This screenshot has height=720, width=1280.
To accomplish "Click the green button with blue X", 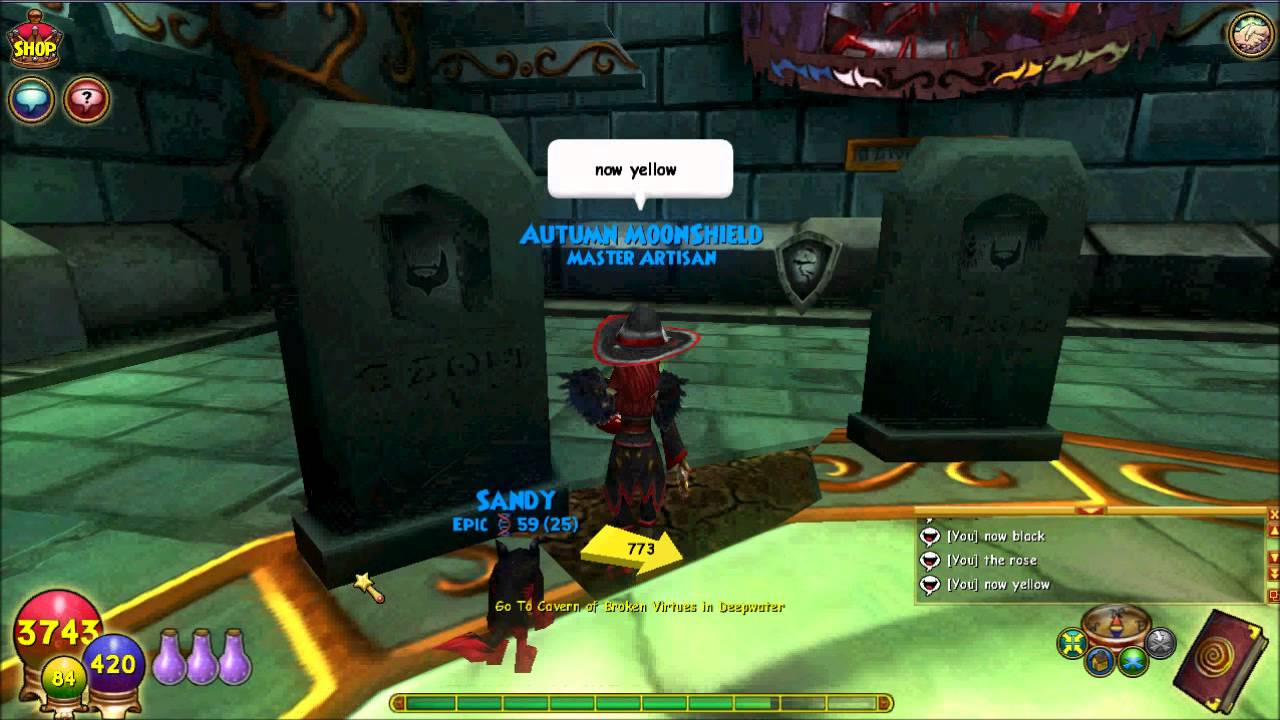I will click(1132, 660).
